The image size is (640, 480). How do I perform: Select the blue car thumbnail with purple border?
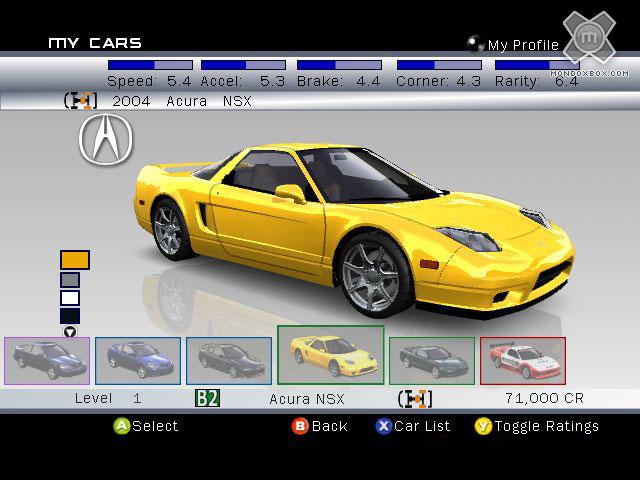tap(47, 360)
